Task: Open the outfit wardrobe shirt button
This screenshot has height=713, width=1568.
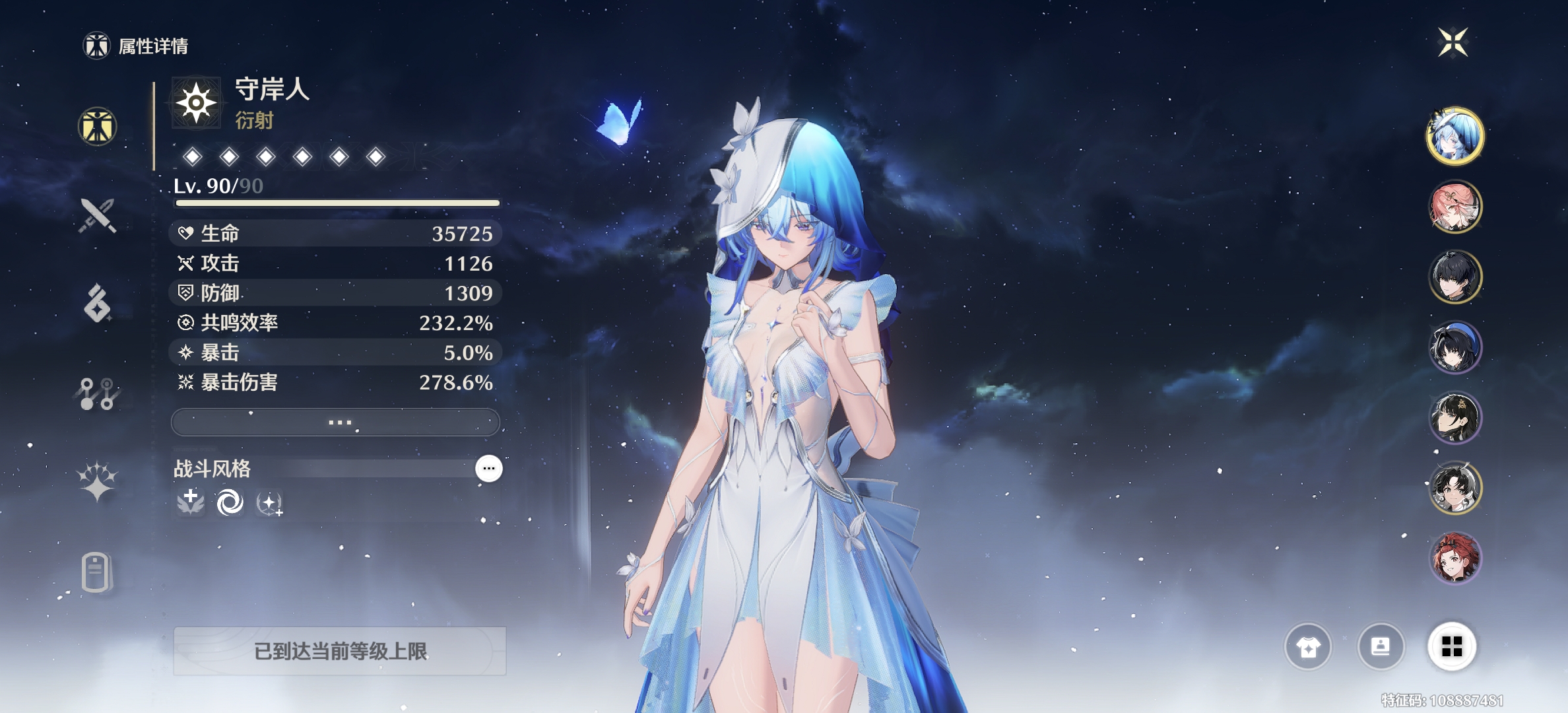Action: [x=1308, y=647]
